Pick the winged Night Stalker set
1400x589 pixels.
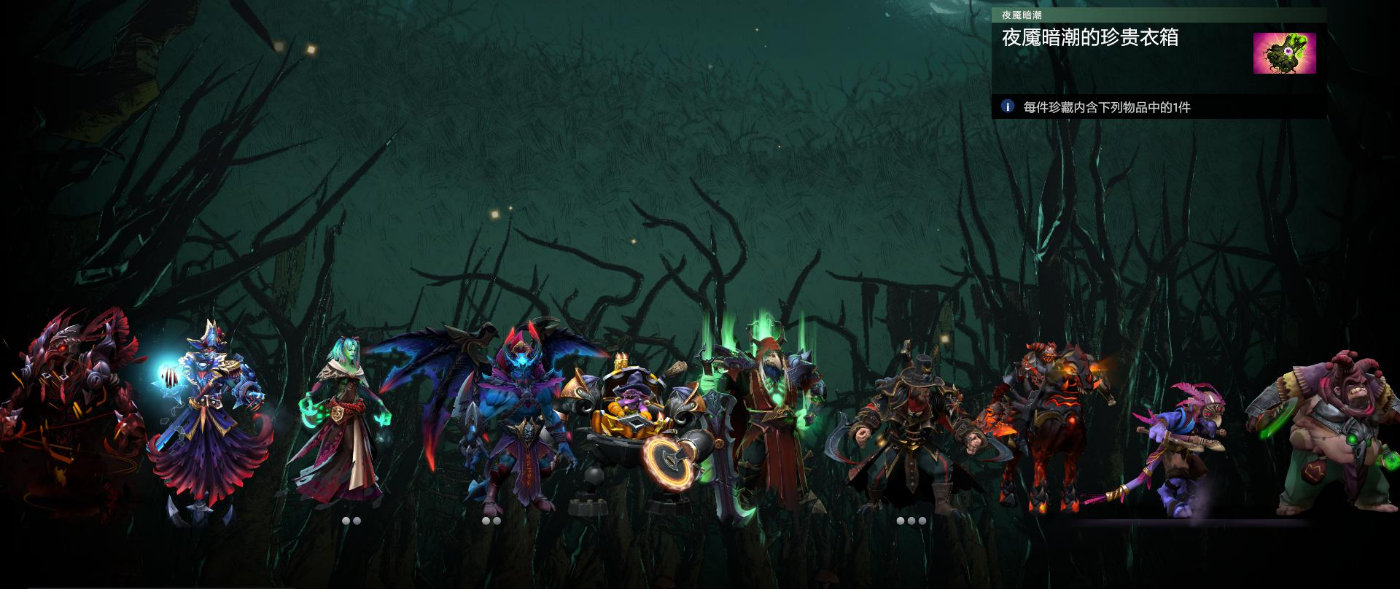point(505,410)
